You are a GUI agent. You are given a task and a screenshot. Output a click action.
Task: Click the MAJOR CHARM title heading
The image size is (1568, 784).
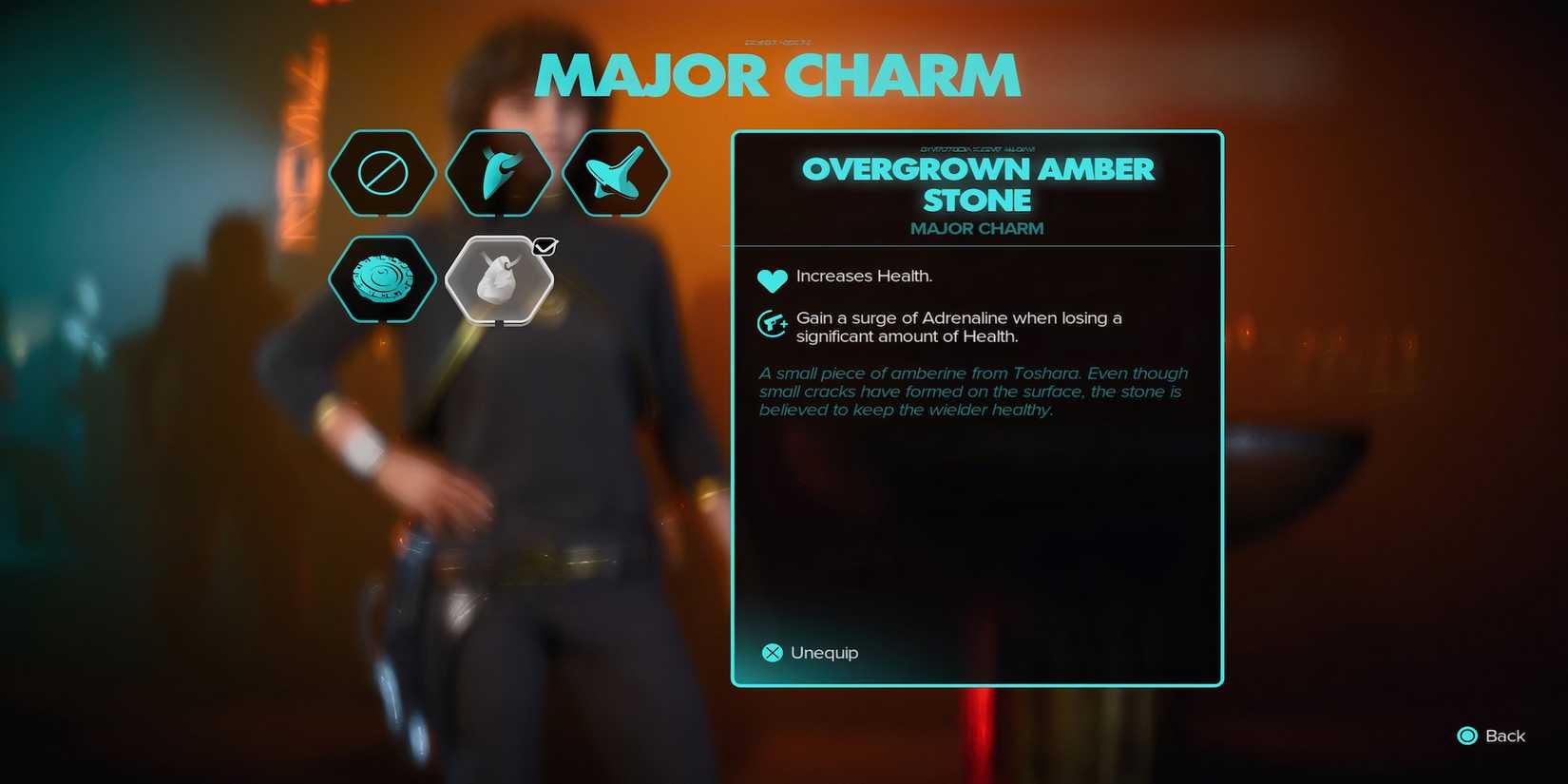[777, 76]
